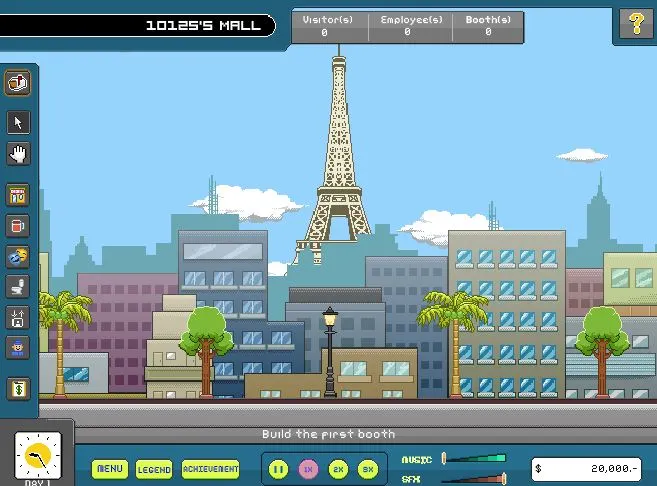
Task: Toggle the top build box icon
Action: (18, 83)
